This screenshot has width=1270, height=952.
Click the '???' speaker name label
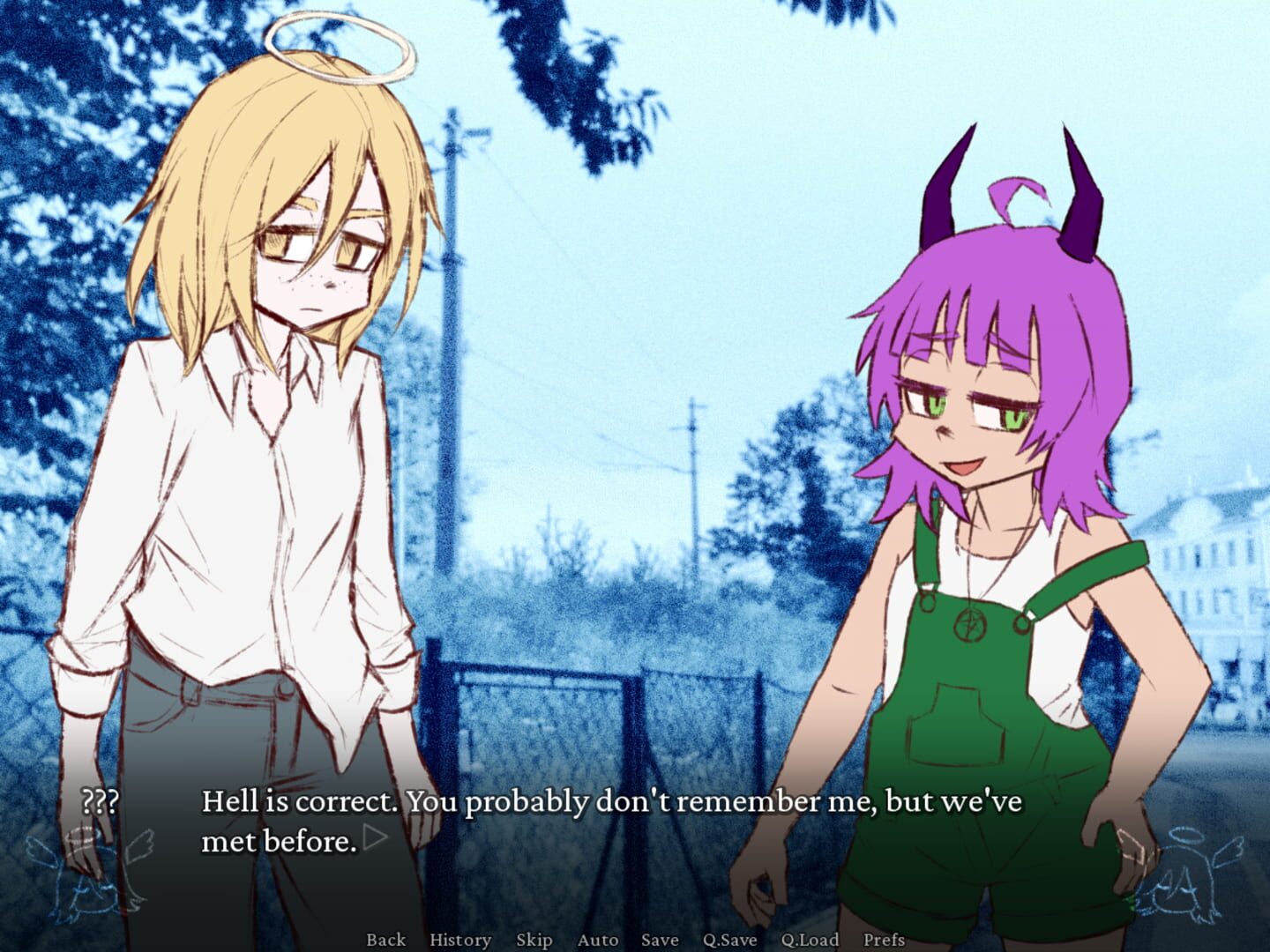pos(100,802)
